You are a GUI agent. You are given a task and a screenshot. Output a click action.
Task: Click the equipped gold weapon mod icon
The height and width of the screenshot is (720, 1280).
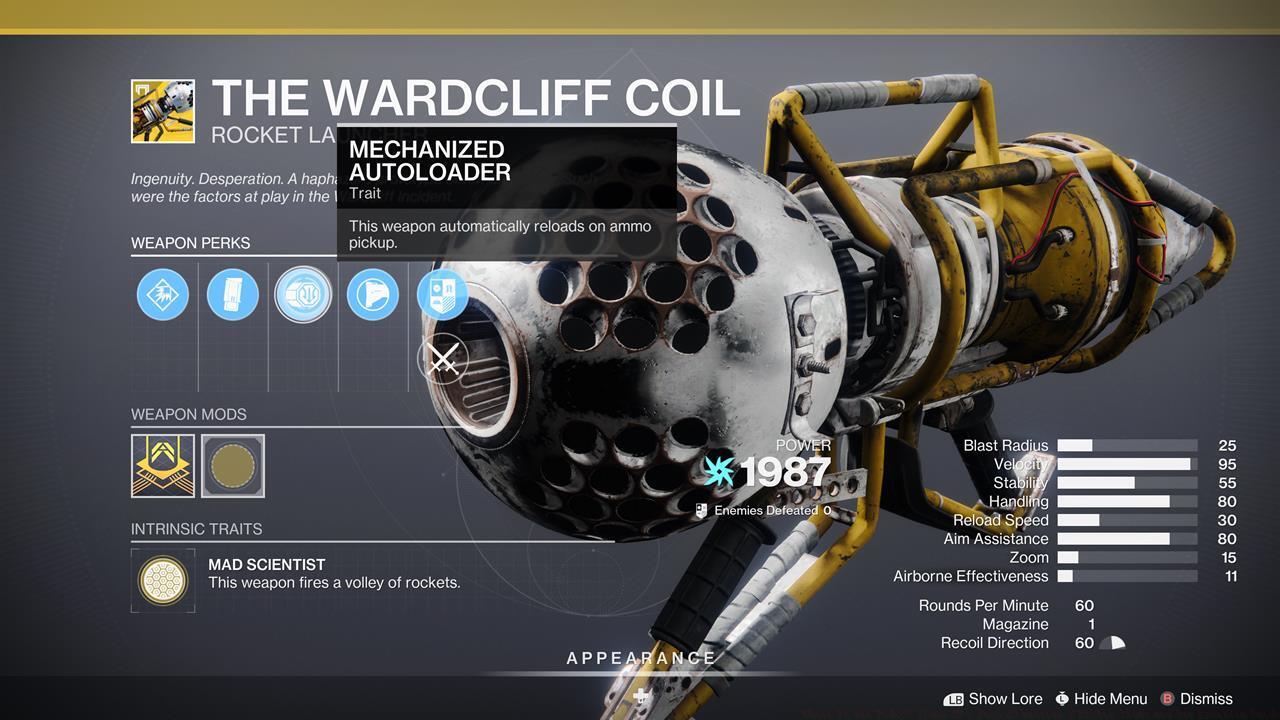click(163, 465)
